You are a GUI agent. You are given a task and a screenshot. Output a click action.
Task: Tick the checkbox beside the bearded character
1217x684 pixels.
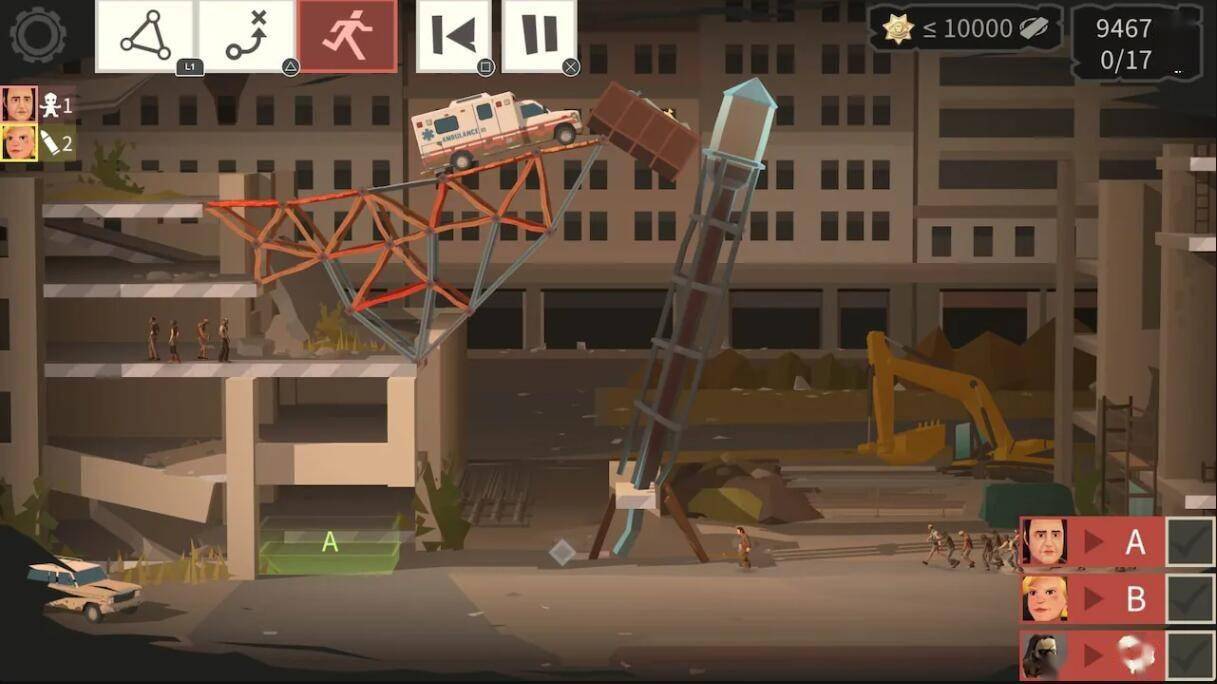[x=1191, y=656]
